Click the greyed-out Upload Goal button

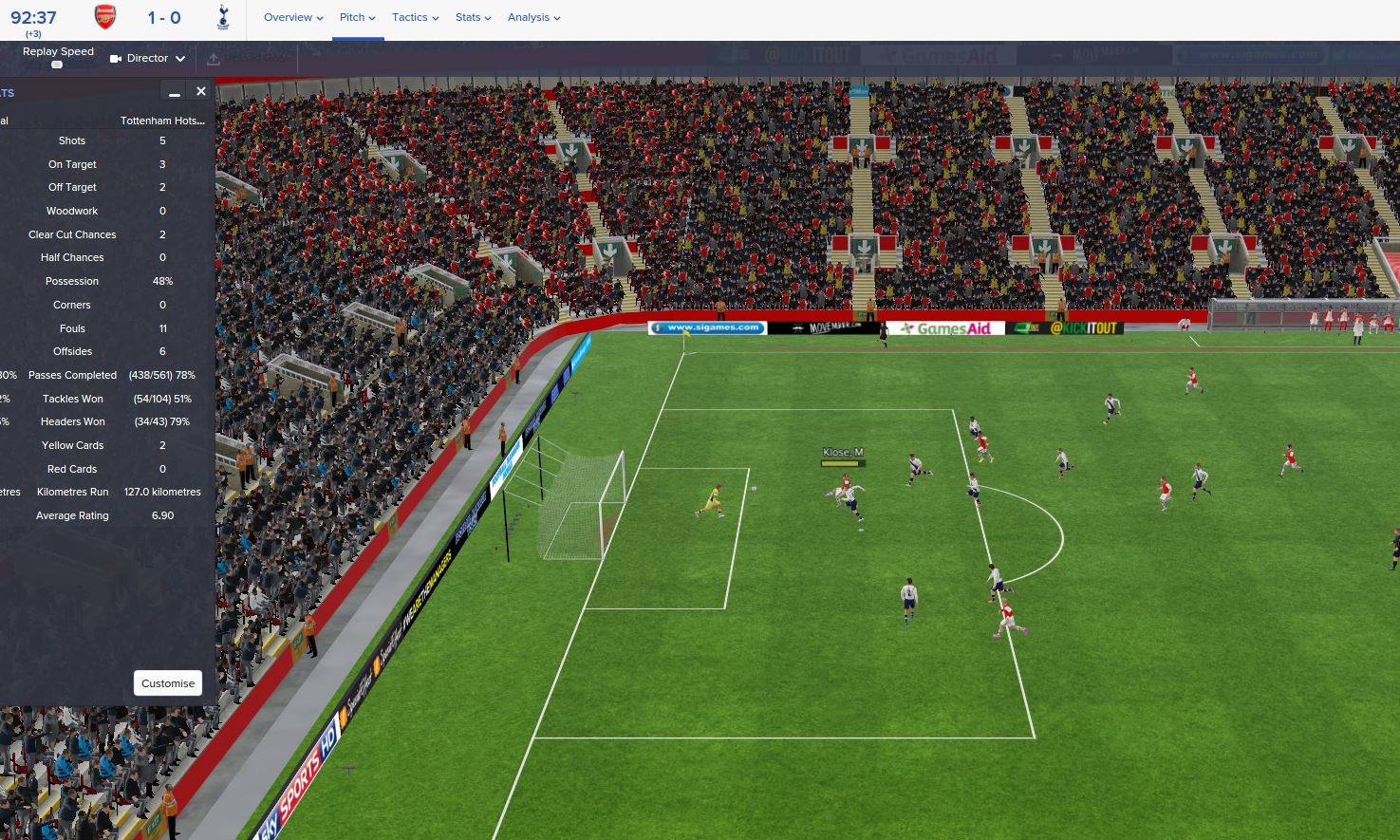[245, 59]
